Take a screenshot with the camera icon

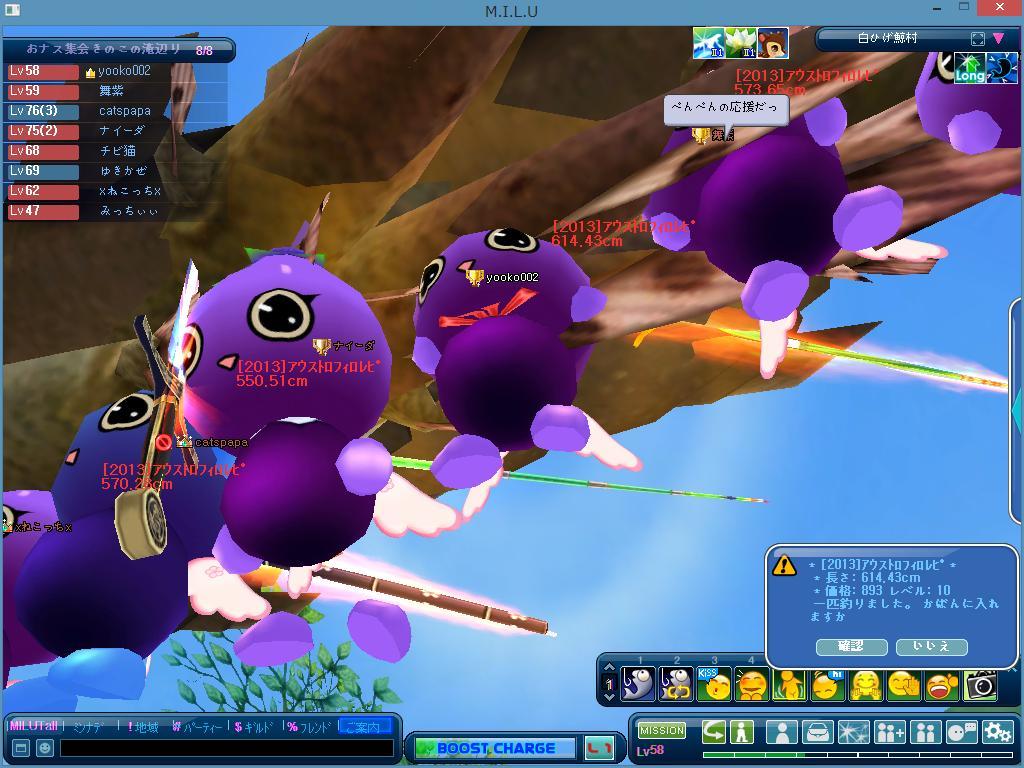click(x=980, y=685)
